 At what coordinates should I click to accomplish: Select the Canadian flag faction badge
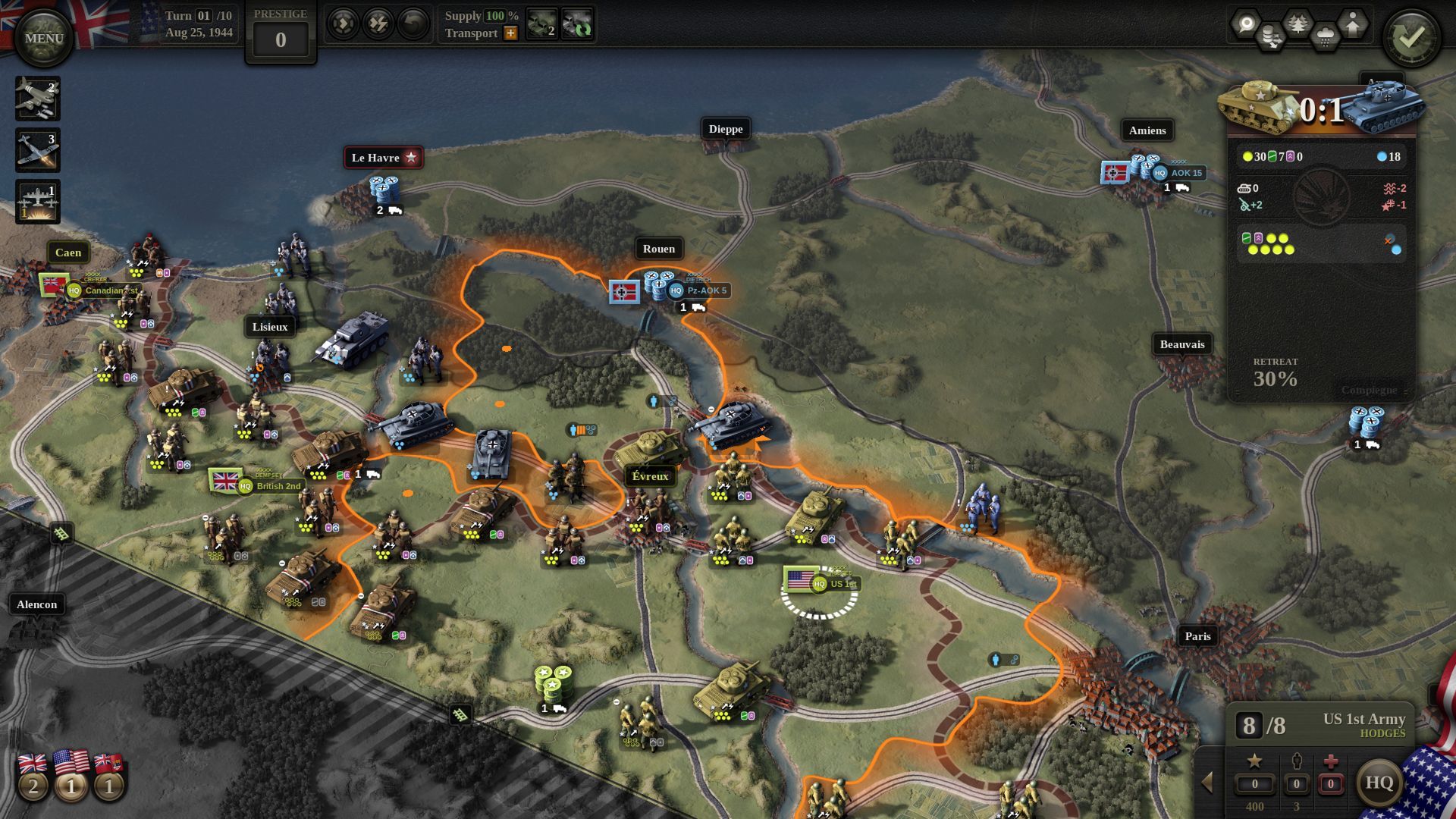pos(109,777)
